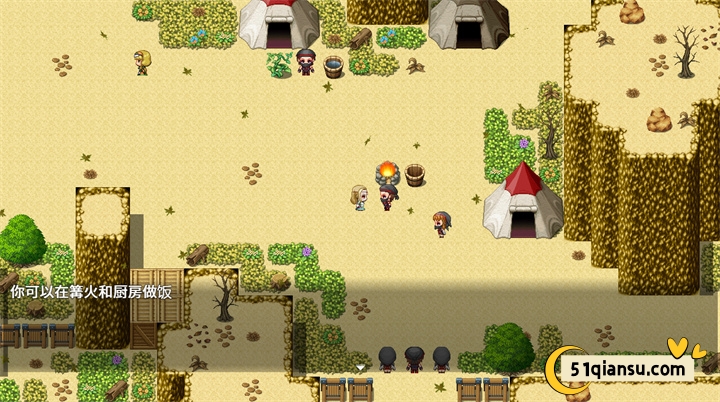Click the dialogue continue arrow

click(x=360, y=368)
